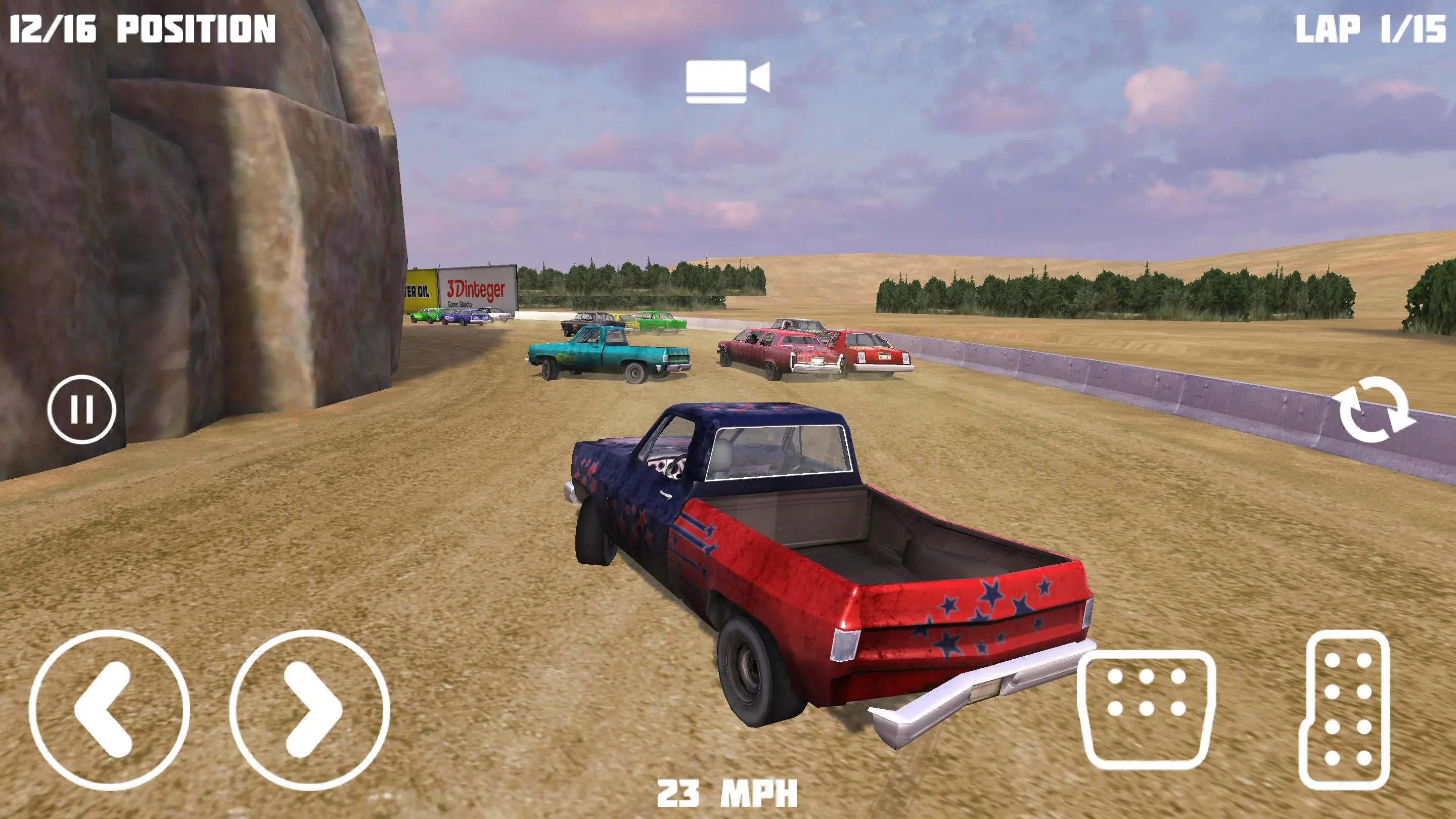Hit the gas pedal

pos(1345,709)
